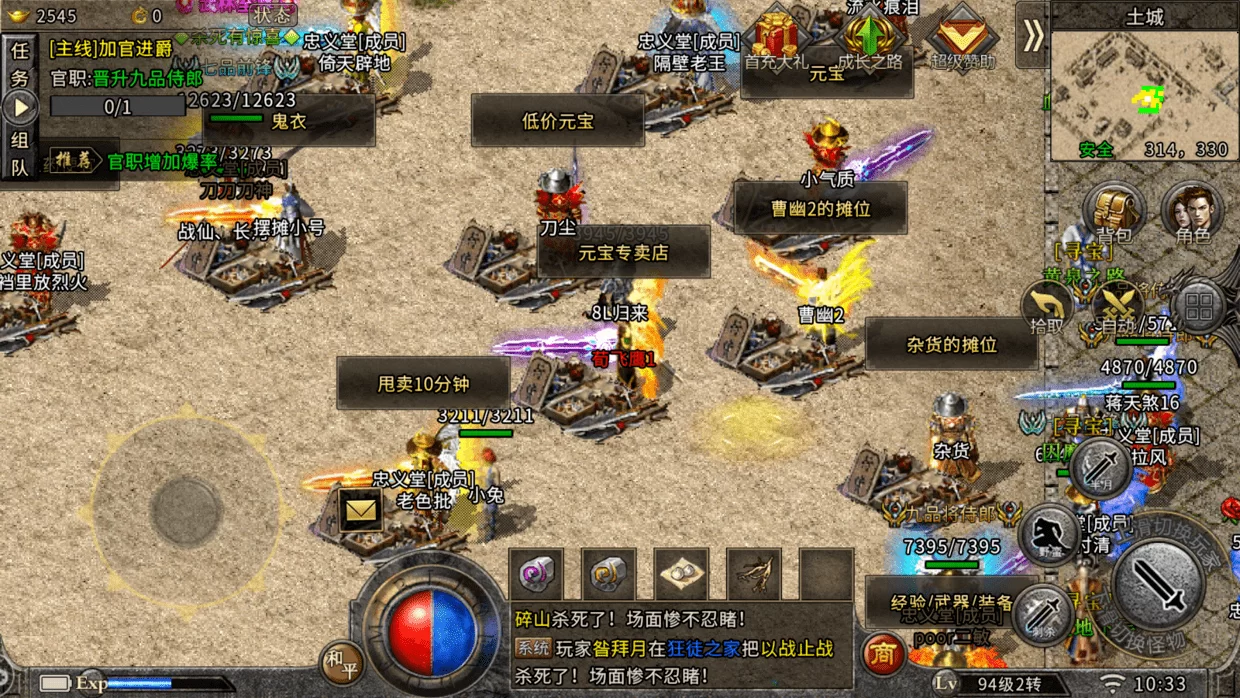Image resolution: width=1240 pixels, height=698 pixels.
Task: Open the yellow mail envelope
Action: 359,511
